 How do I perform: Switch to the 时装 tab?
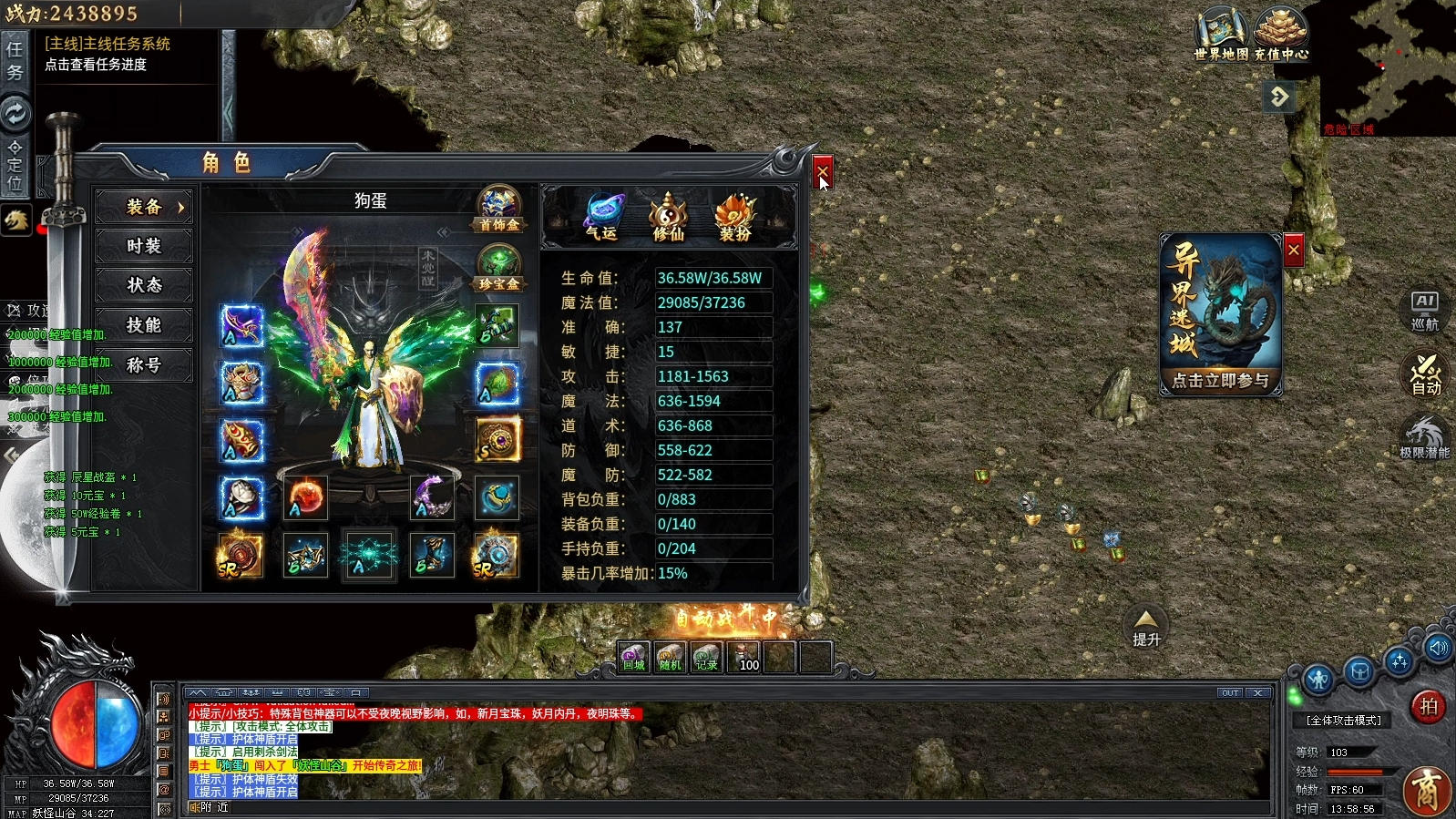tap(144, 246)
